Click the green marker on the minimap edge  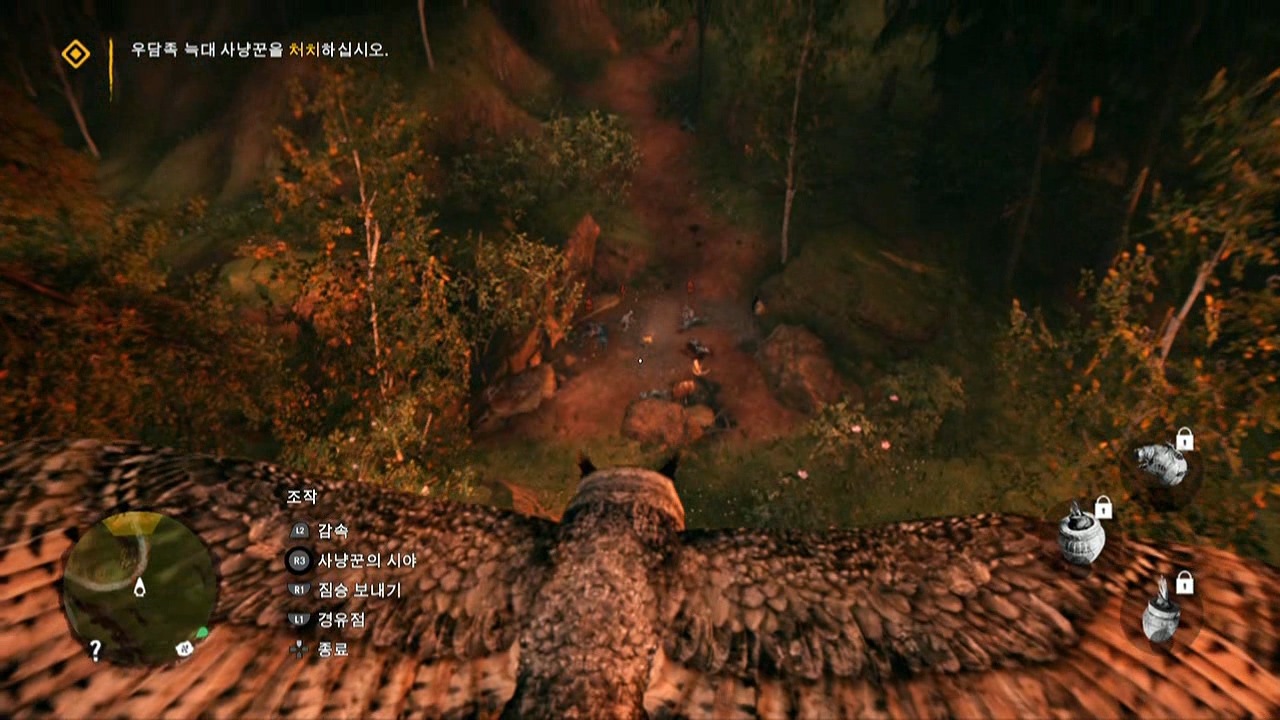[x=203, y=633]
